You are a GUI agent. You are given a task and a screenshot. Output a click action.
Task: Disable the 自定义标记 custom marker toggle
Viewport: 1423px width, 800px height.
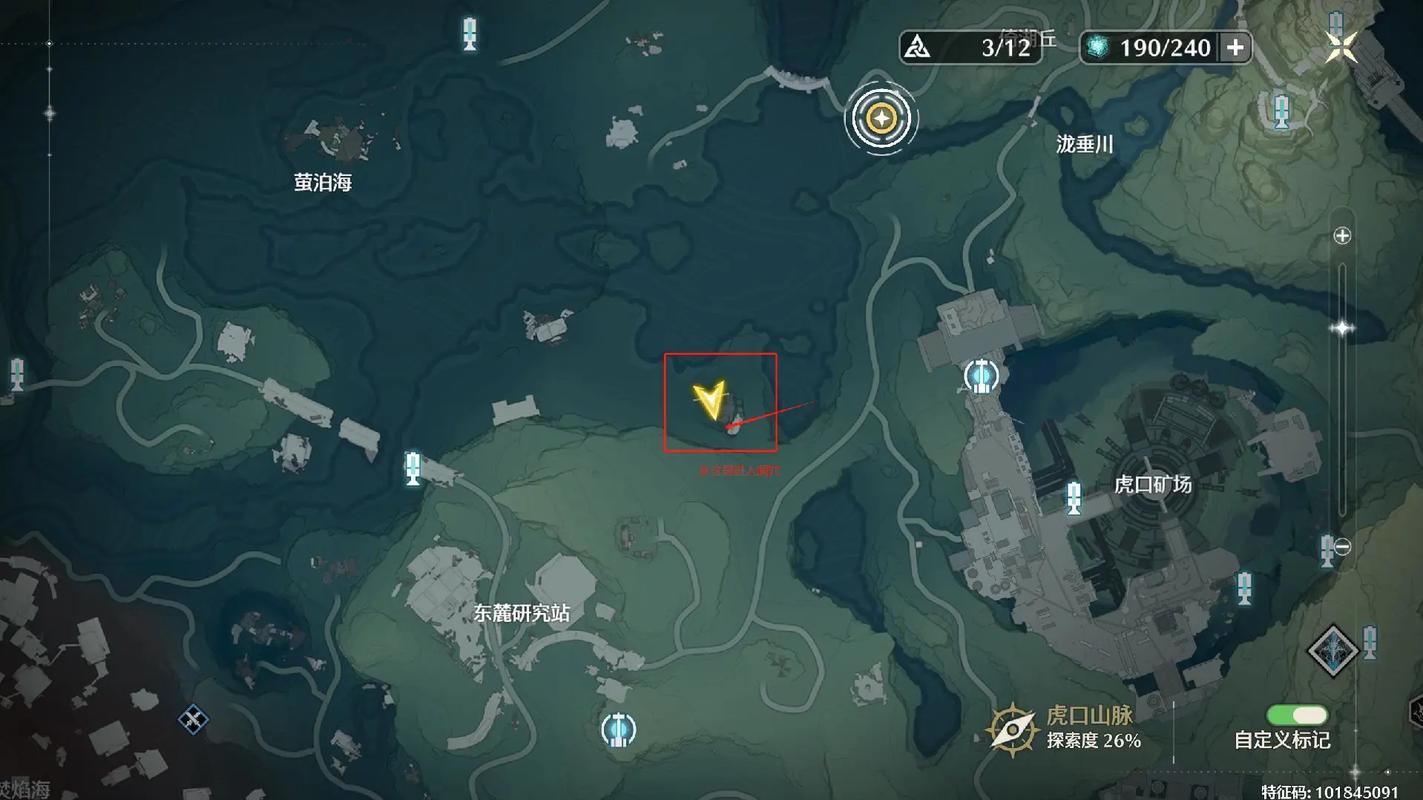tap(1295, 714)
